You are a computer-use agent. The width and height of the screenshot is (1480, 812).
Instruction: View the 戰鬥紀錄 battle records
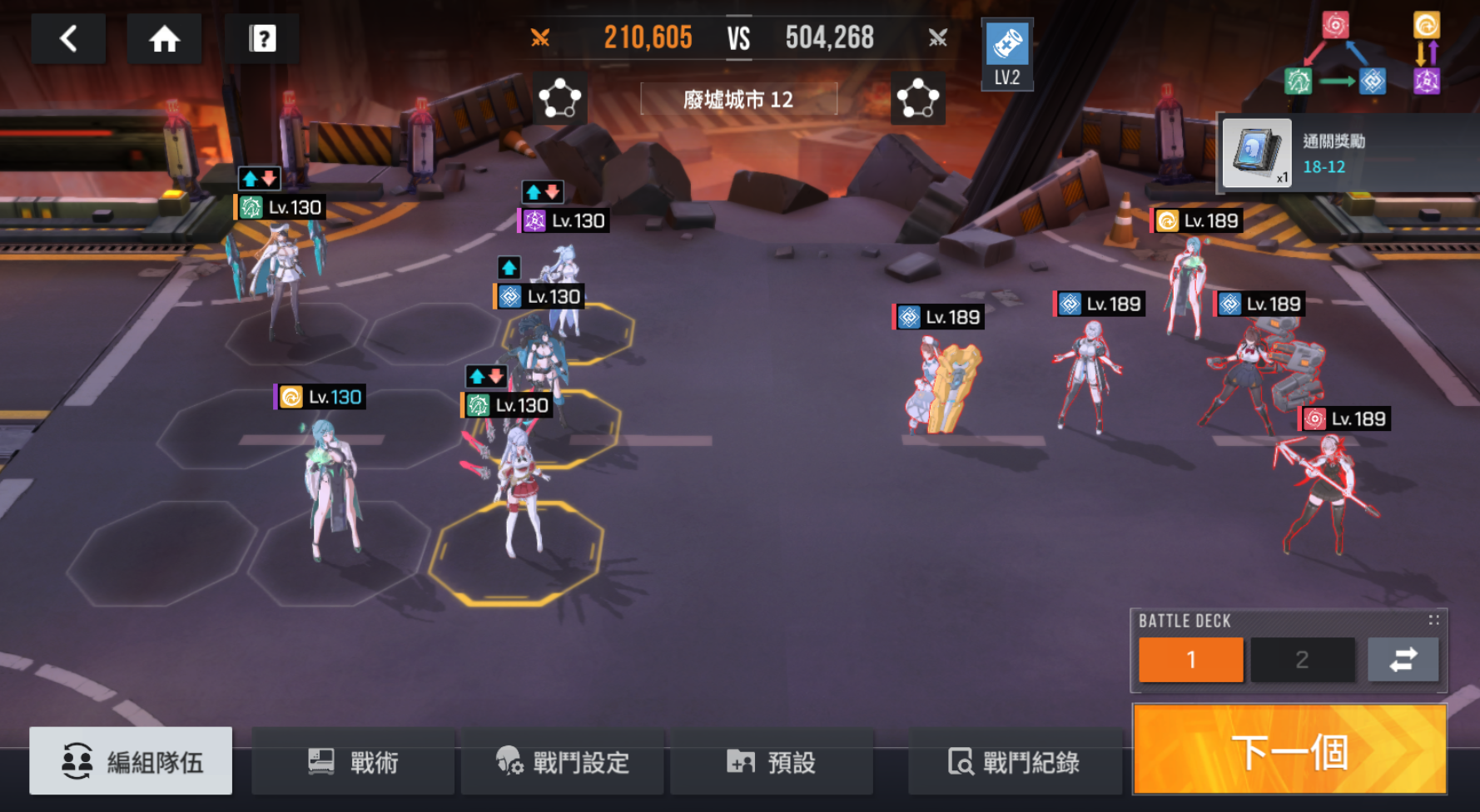tap(1015, 761)
